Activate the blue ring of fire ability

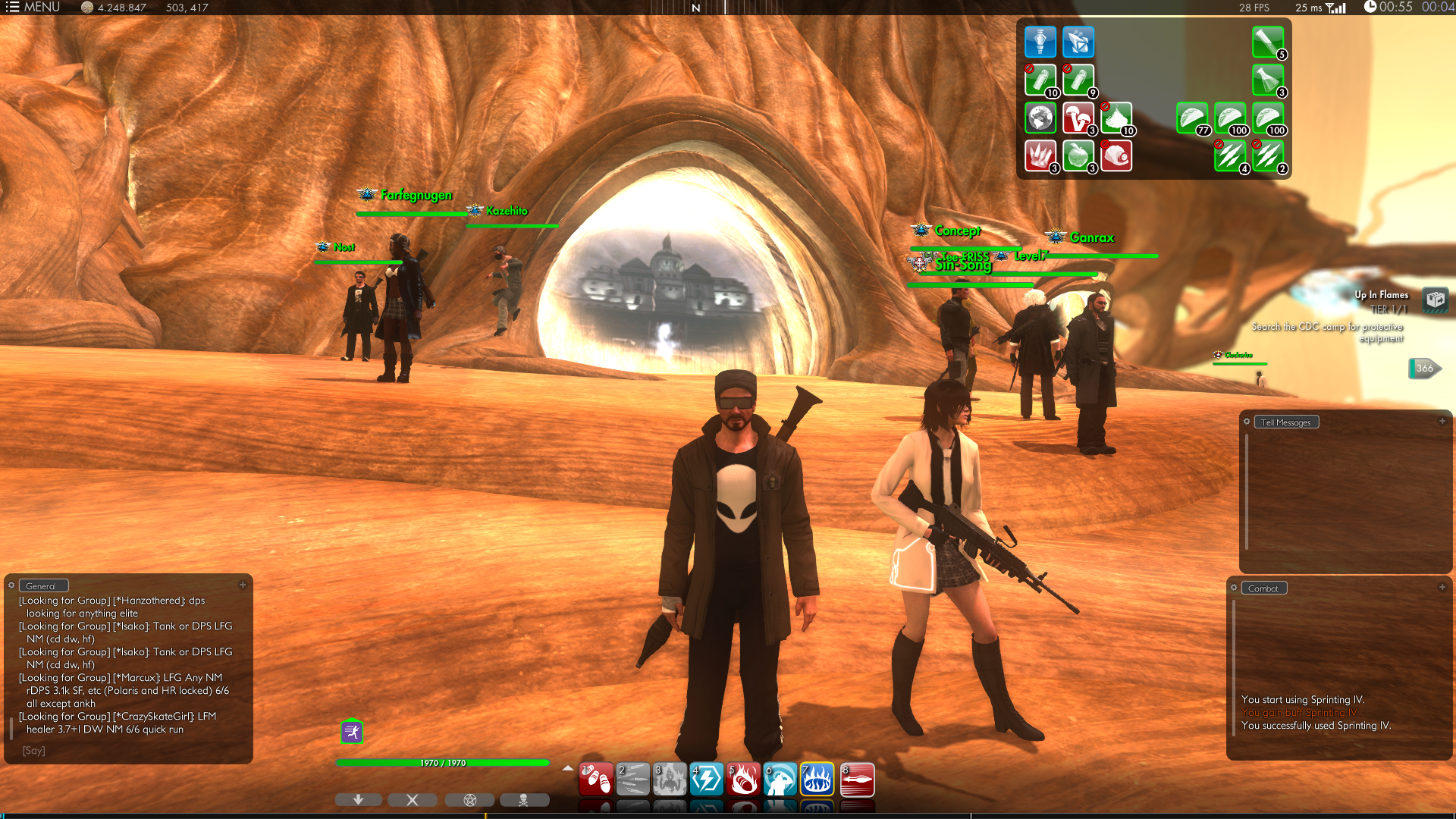(817, 780)
